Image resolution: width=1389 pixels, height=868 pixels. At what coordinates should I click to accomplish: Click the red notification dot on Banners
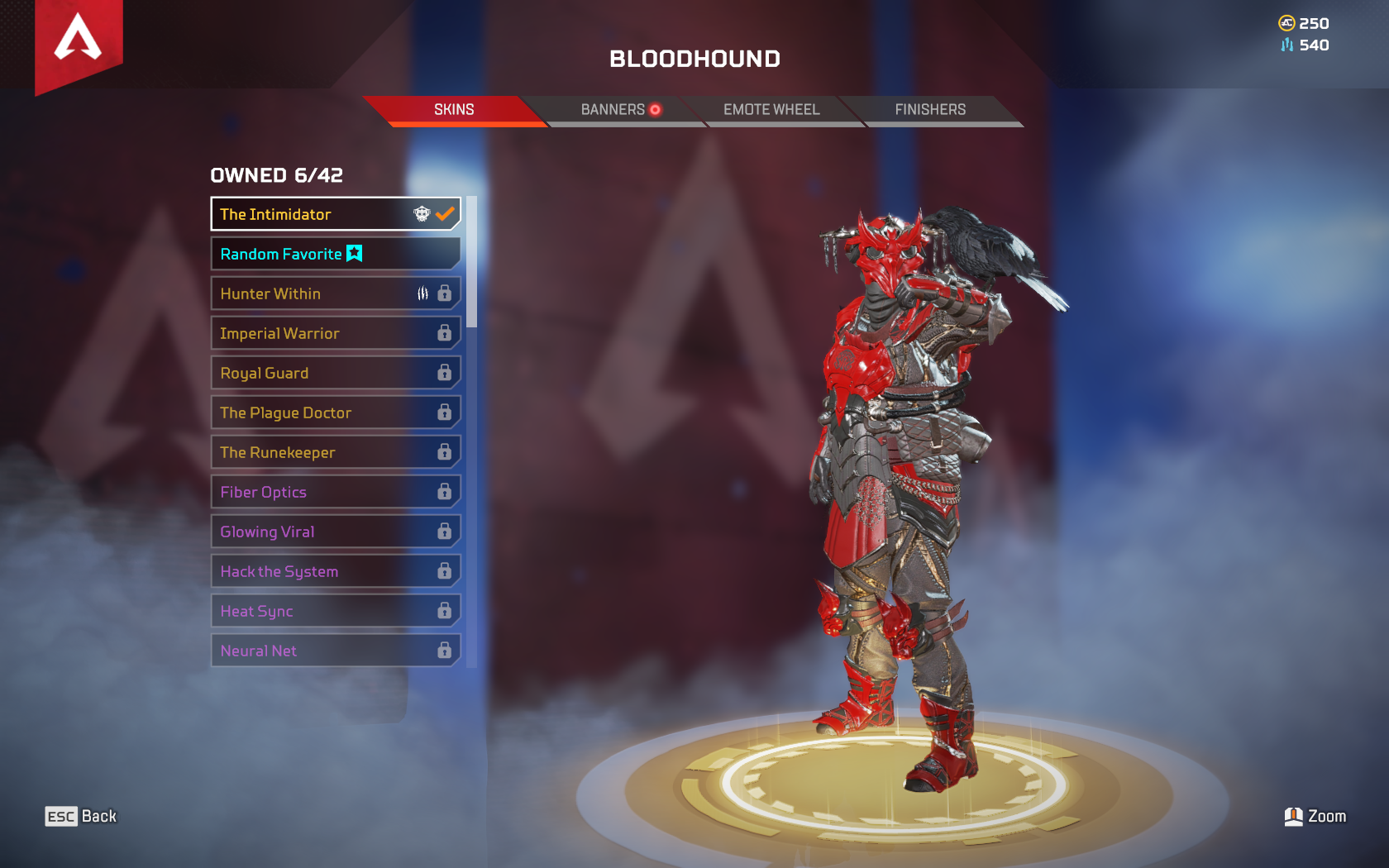point(656,107)
